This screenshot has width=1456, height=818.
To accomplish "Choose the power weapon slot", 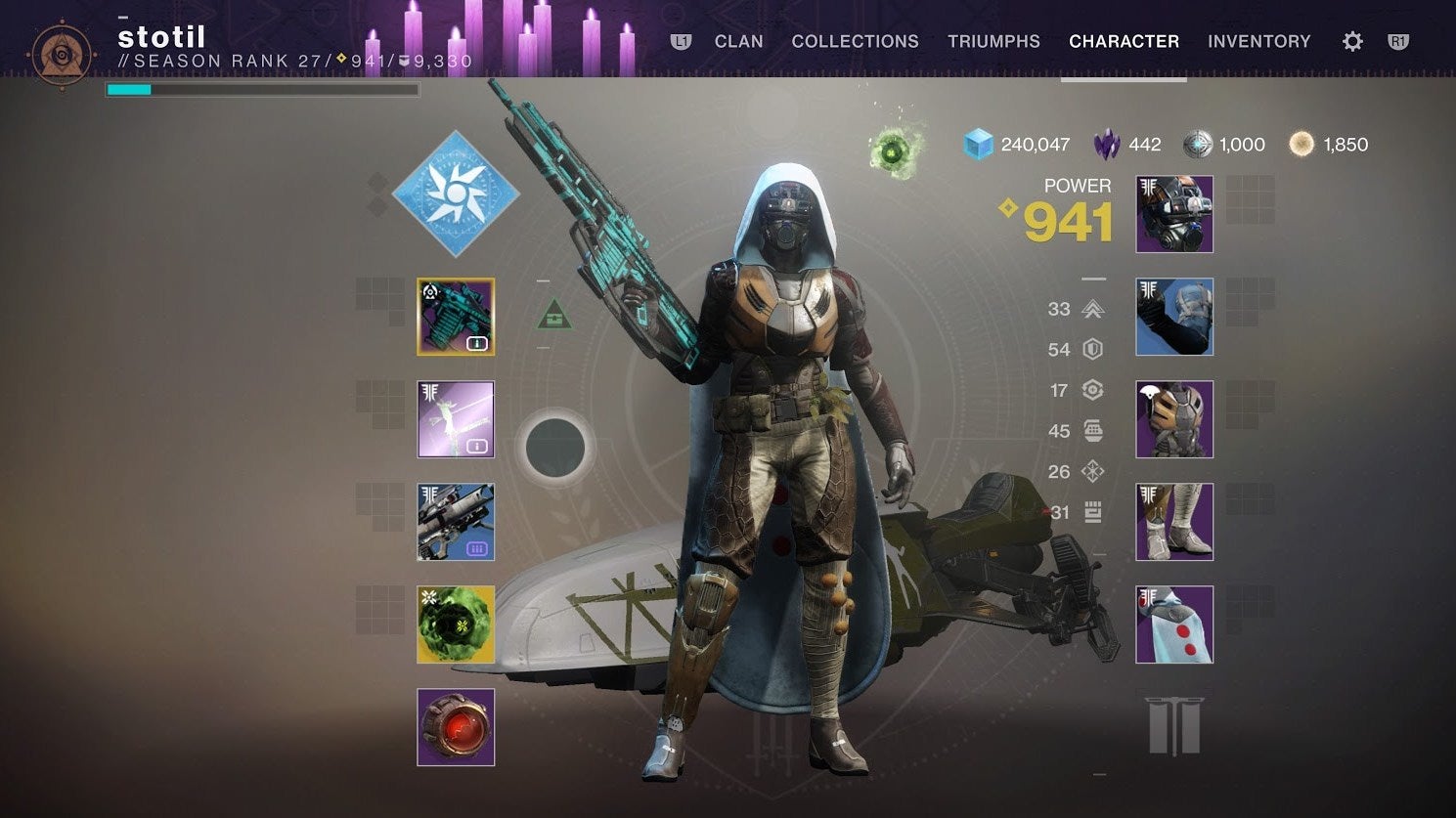I will tap(456, 522).
